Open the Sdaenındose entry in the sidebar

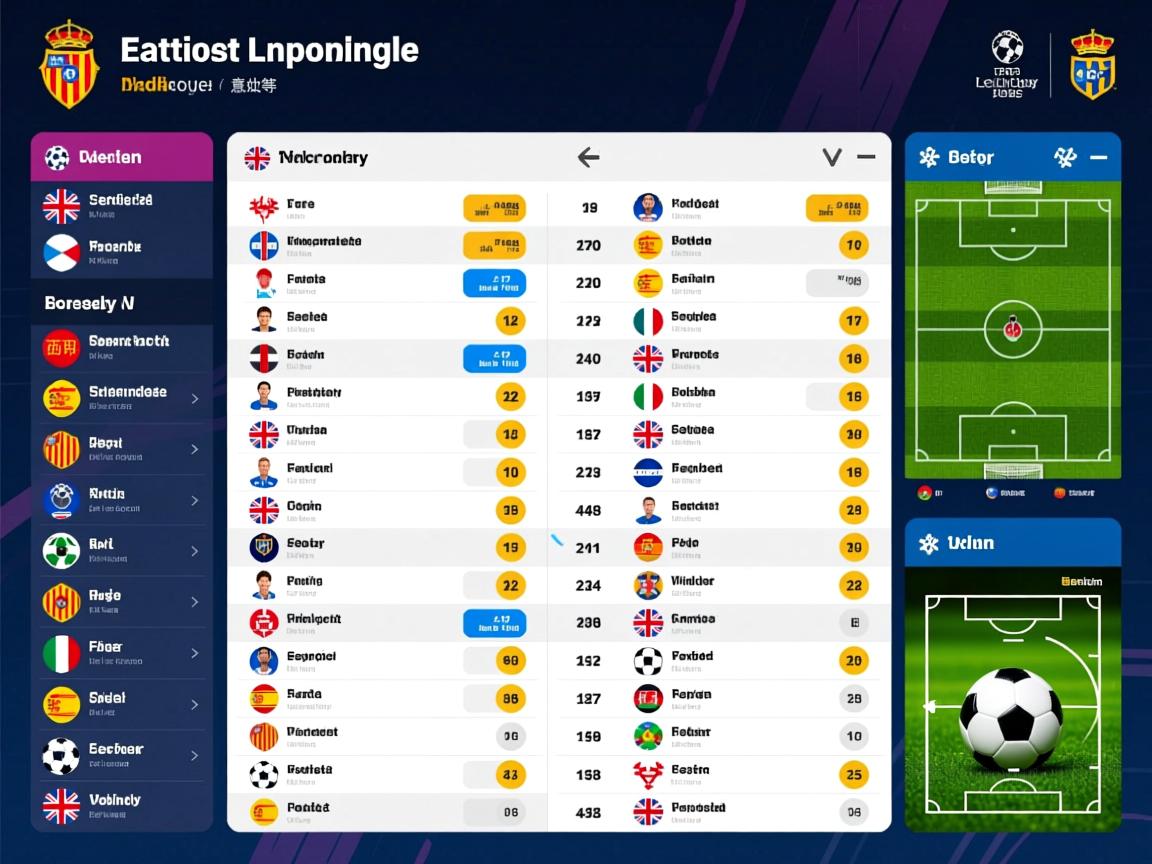coord(122,398)
